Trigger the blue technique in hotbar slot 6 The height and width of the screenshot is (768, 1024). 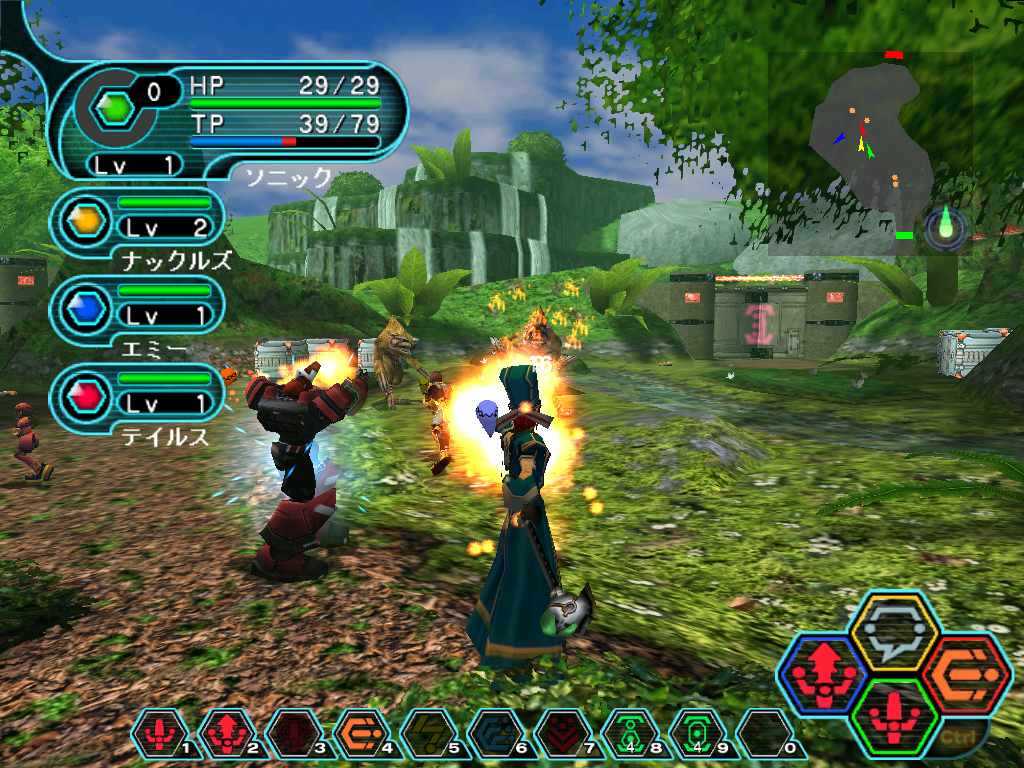489,737
